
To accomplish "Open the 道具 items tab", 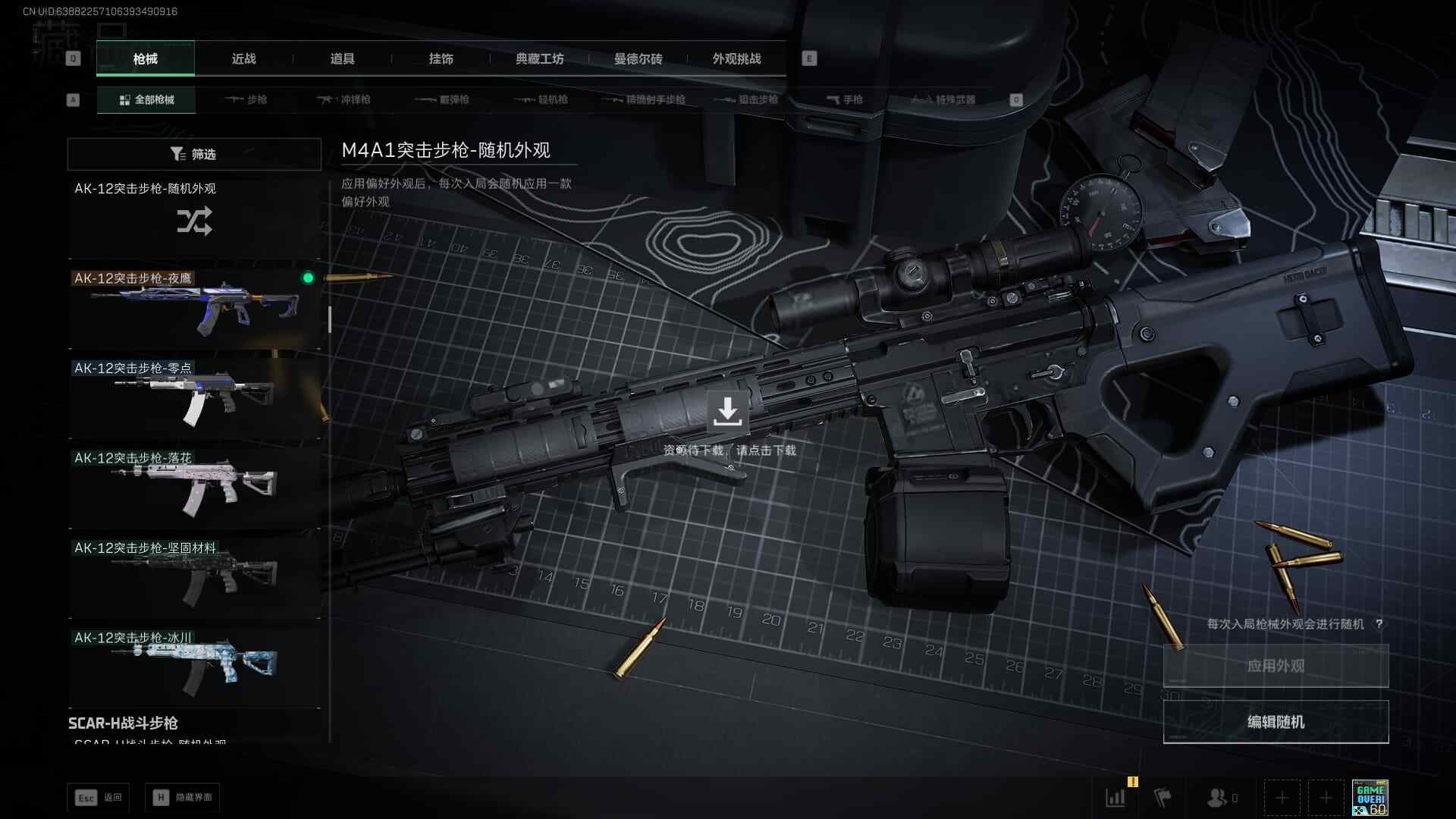I will click(342, 58).
